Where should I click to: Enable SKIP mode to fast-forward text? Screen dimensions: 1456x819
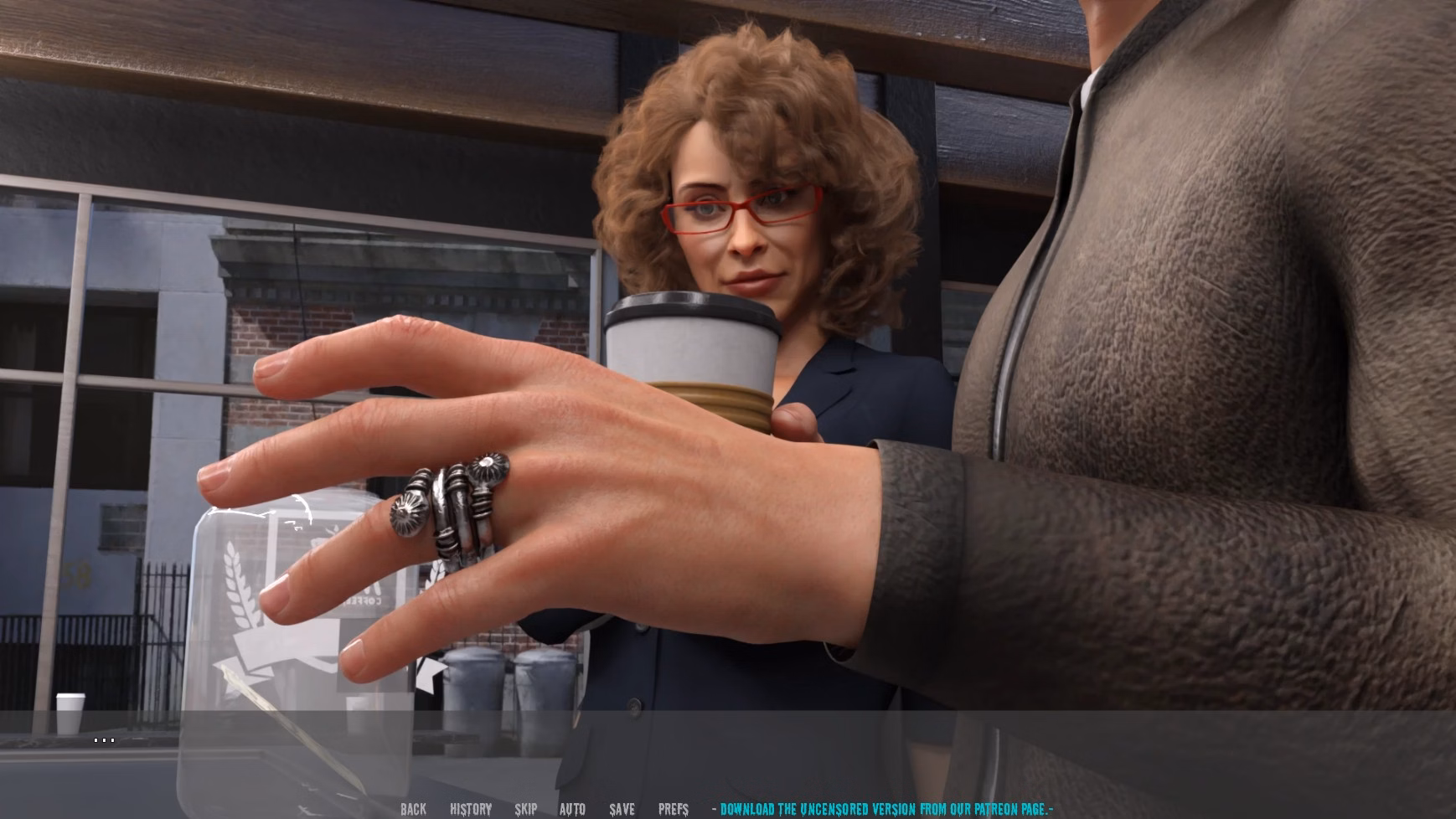click(x=526, y=809)
